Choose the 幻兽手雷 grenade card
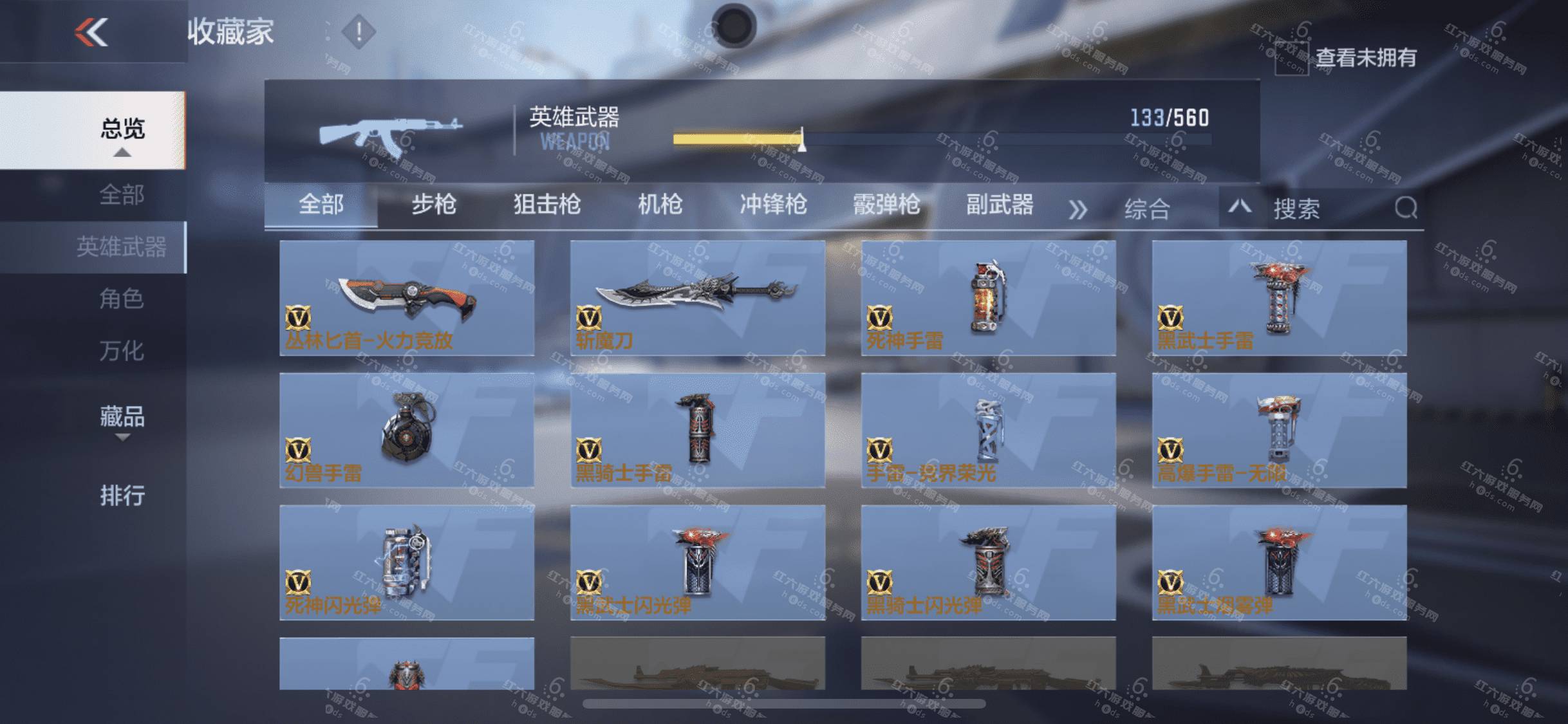This screenshot has height=724, width=1568. pos(407,430)
